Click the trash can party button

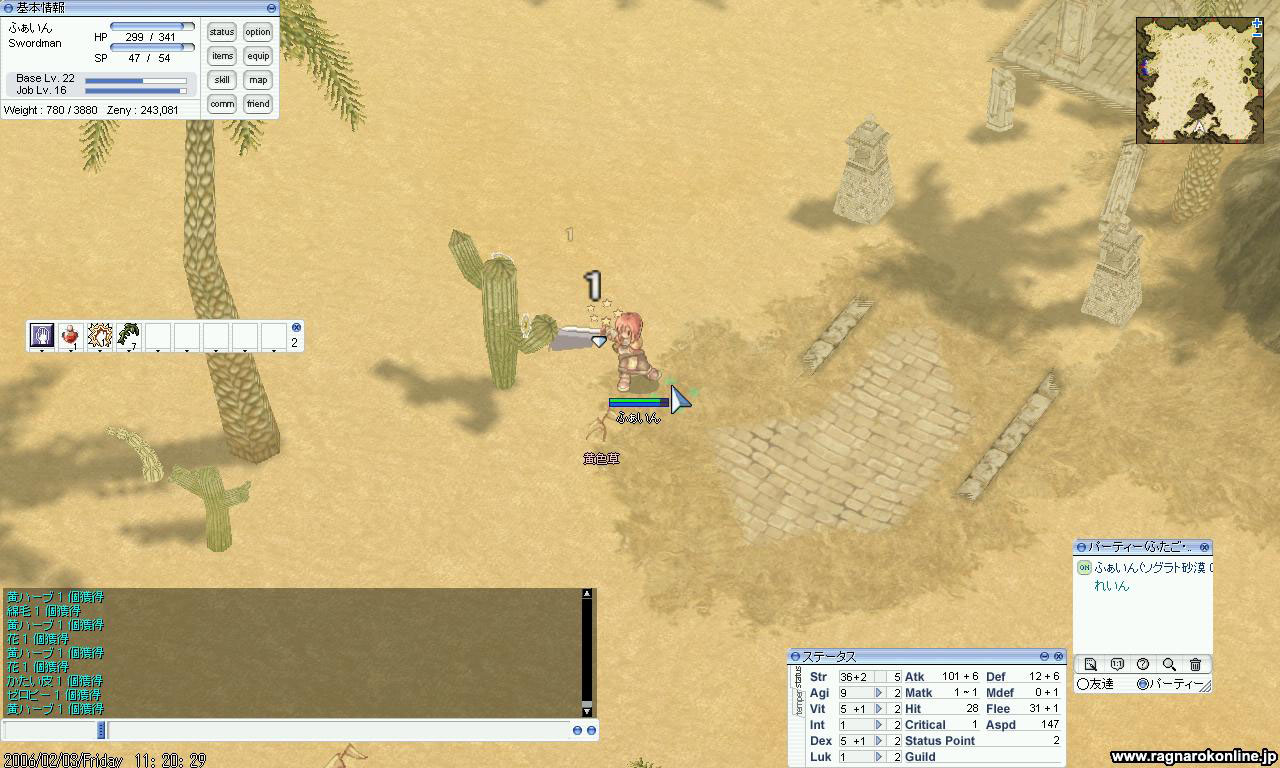coord(1195,665)
